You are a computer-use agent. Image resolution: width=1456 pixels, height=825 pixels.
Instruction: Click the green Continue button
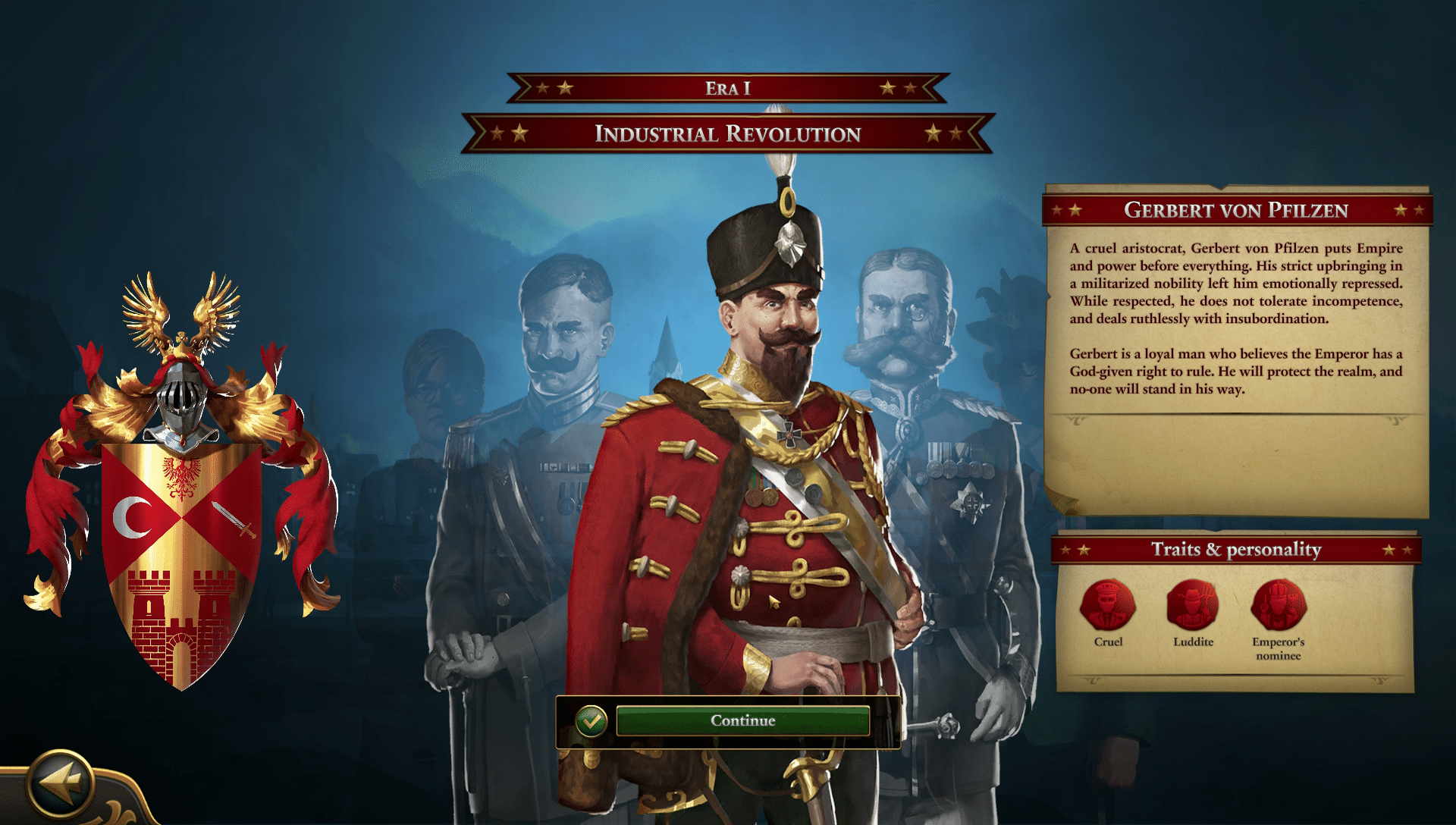click(742, 720)
